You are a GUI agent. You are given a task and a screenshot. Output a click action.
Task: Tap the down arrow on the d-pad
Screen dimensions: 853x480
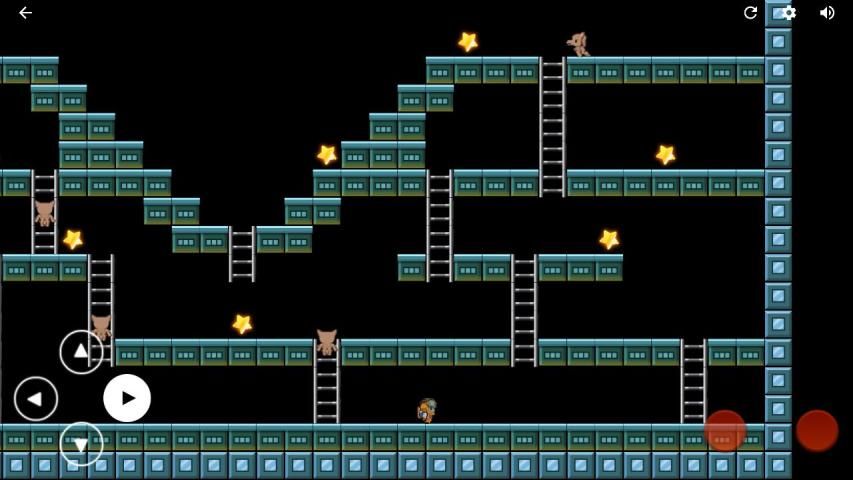tap(81, 443)
